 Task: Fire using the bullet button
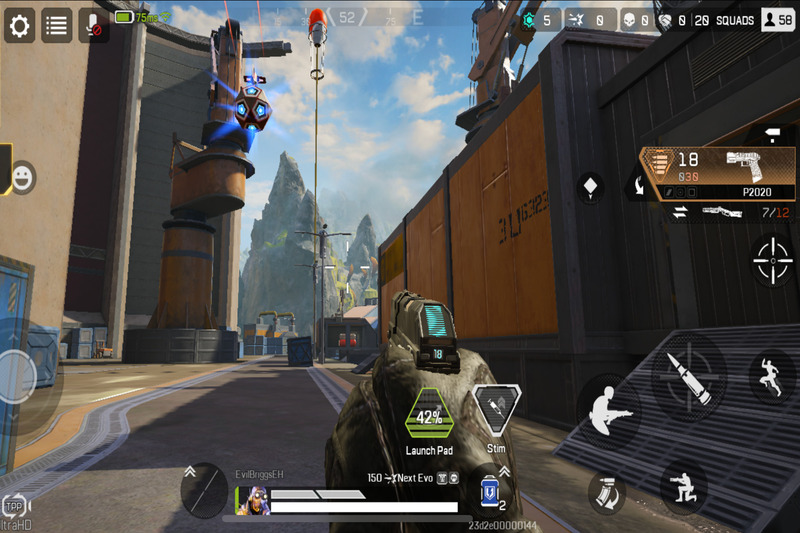[x=688, y=378]
